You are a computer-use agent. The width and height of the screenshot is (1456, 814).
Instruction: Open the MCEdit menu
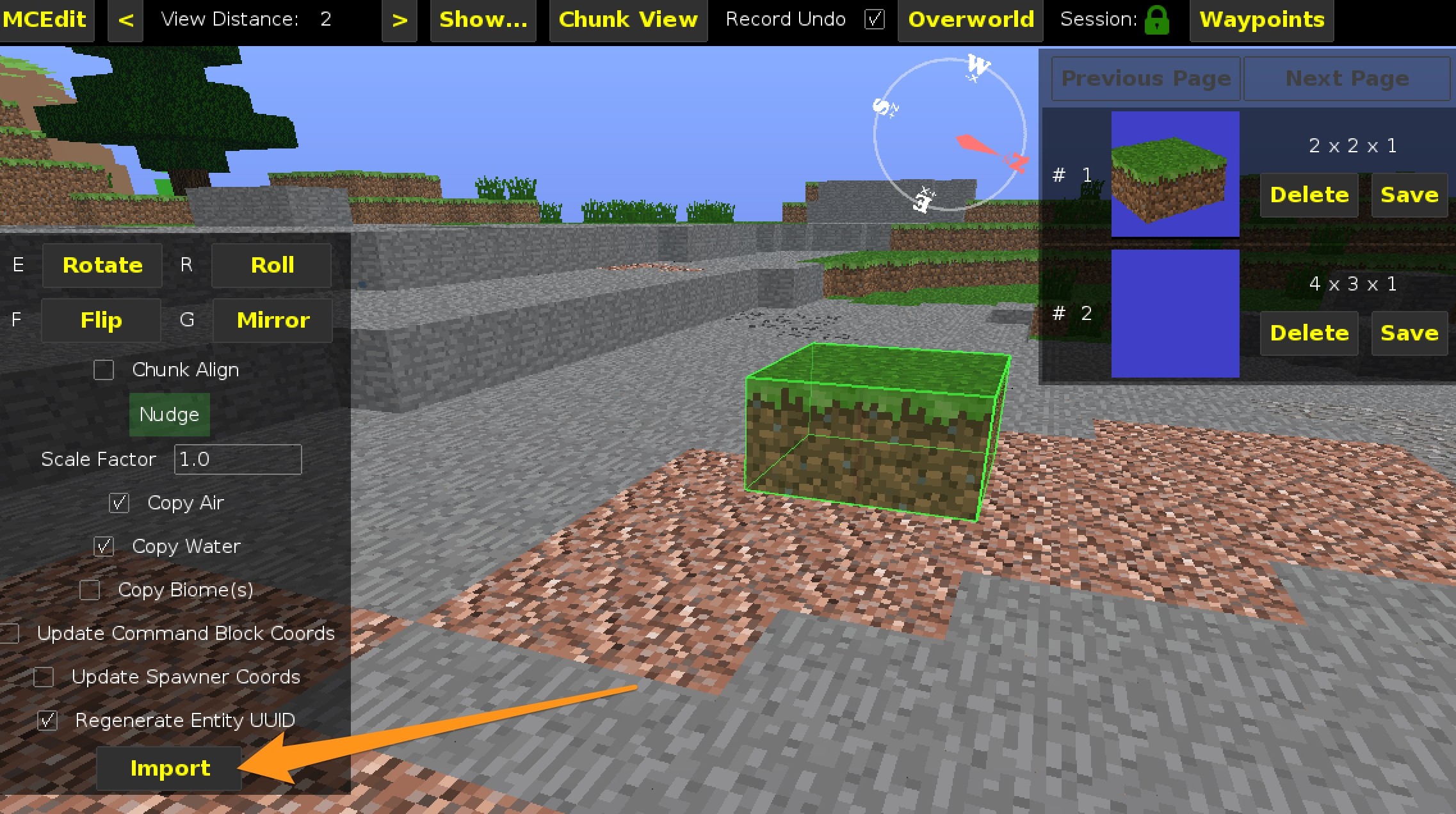click(45, 20)
